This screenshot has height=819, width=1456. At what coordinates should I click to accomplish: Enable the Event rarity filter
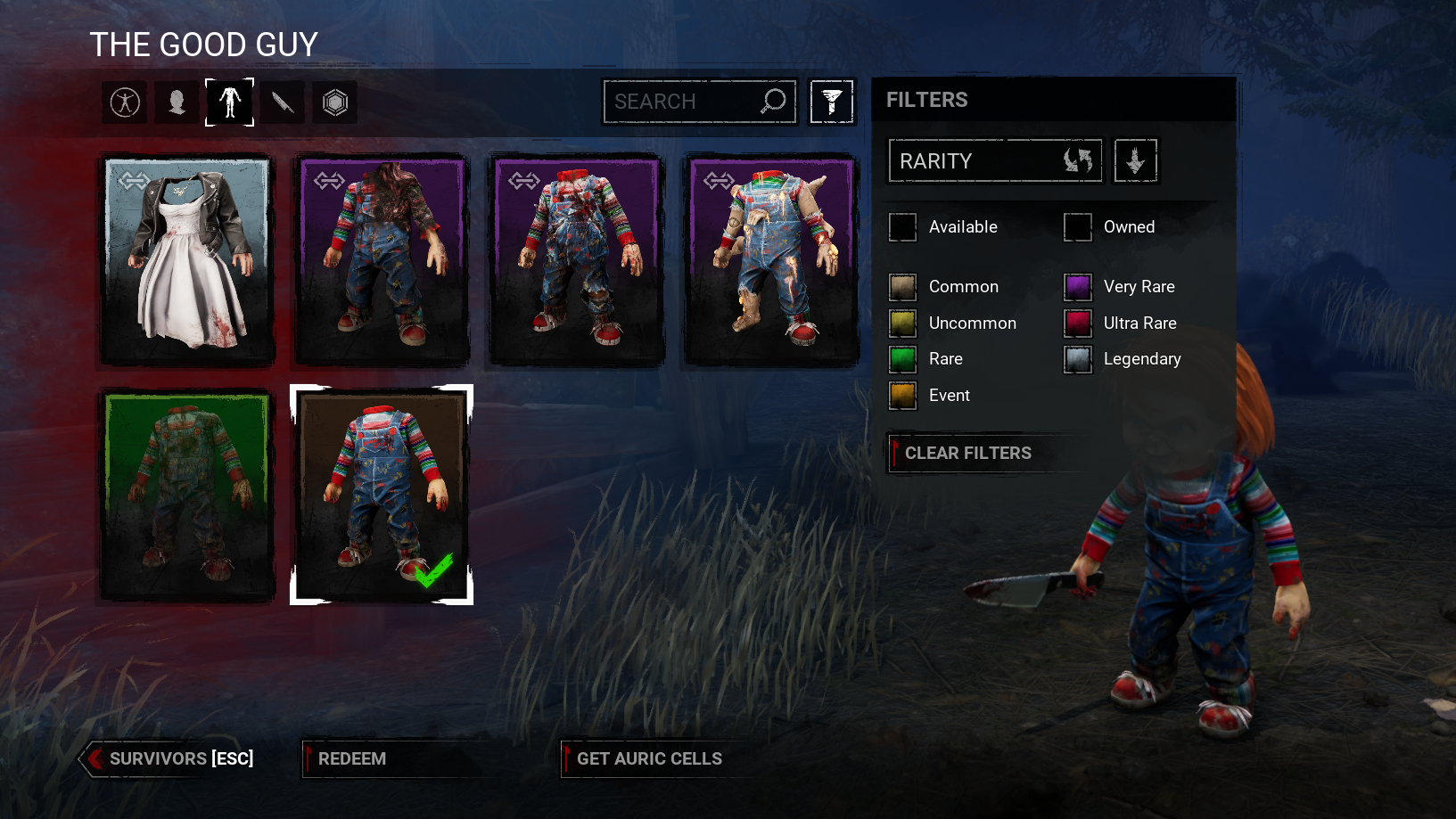point(902,395)
